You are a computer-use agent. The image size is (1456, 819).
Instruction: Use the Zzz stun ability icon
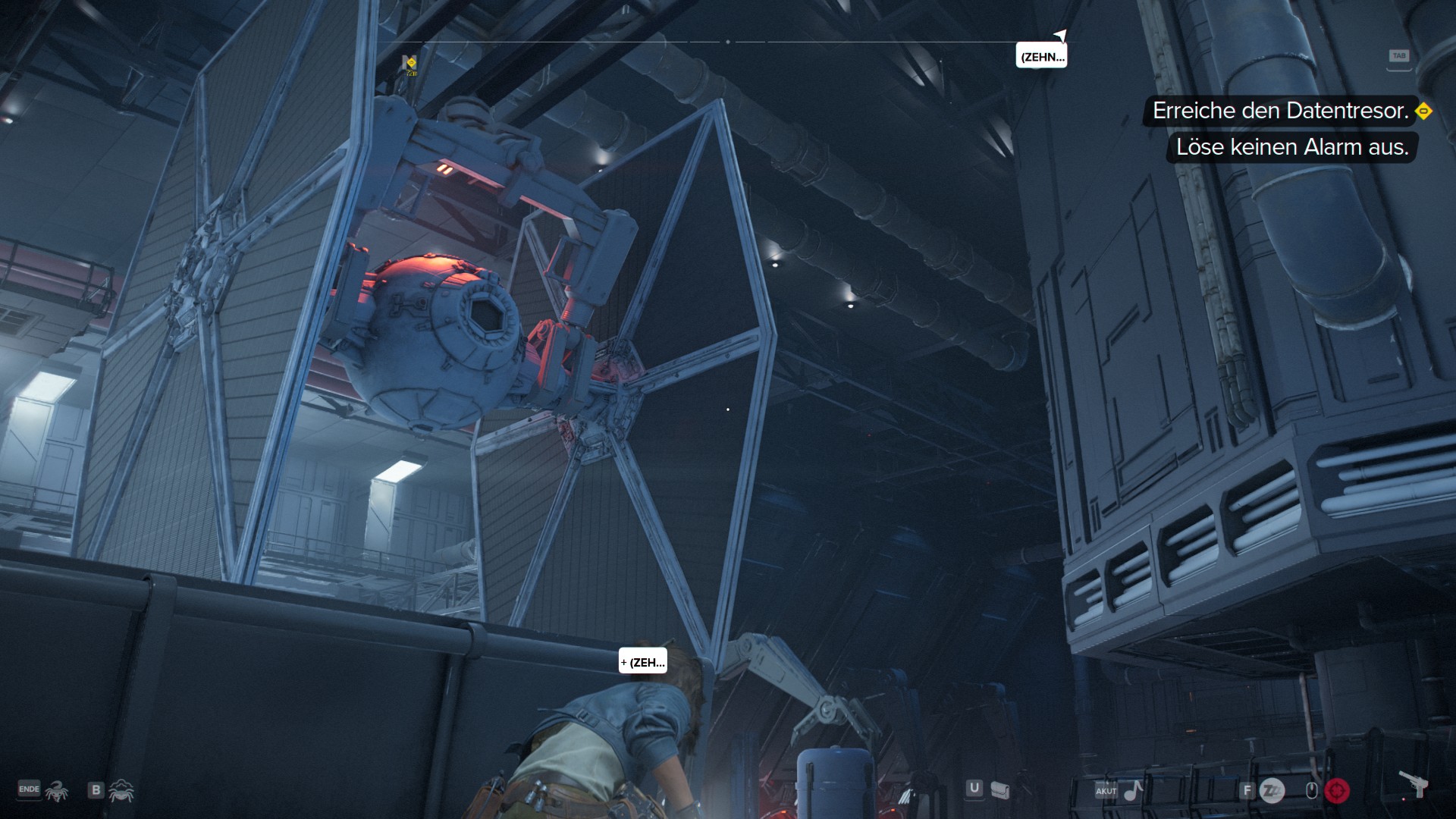(1272, 791)
